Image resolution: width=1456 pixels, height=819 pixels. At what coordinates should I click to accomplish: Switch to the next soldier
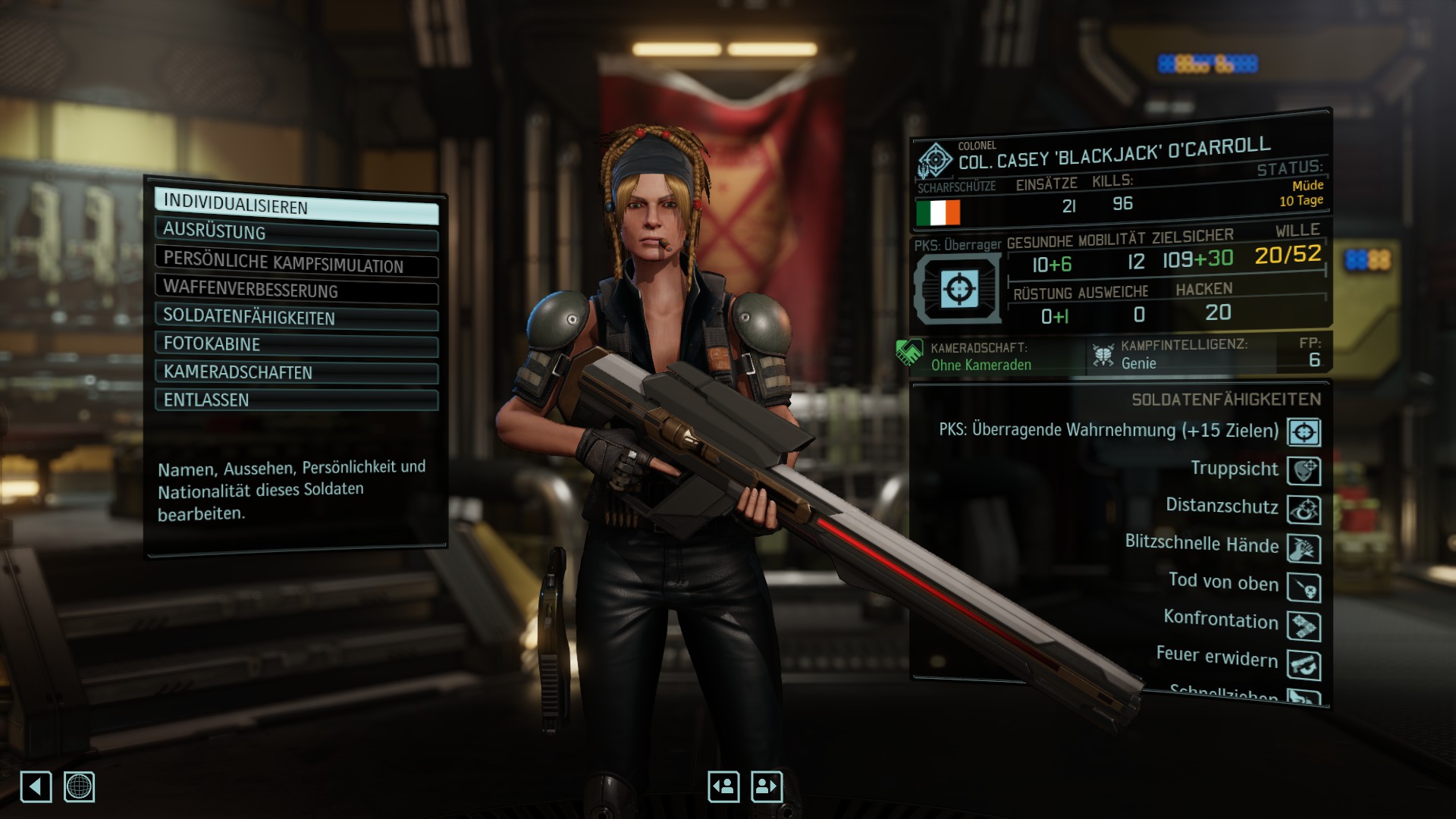766,786
